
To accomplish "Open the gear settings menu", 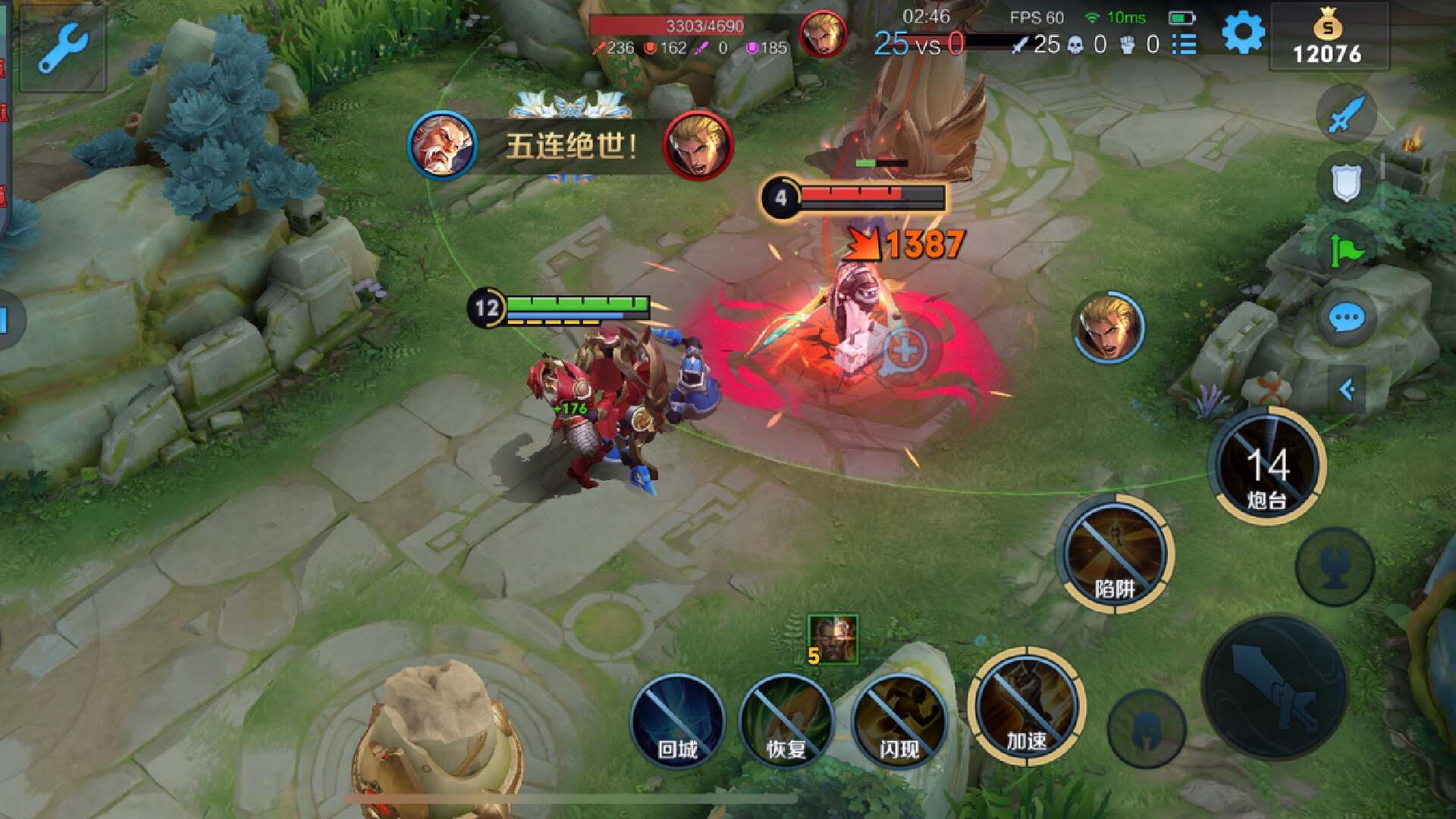I will pos(1243,33).
